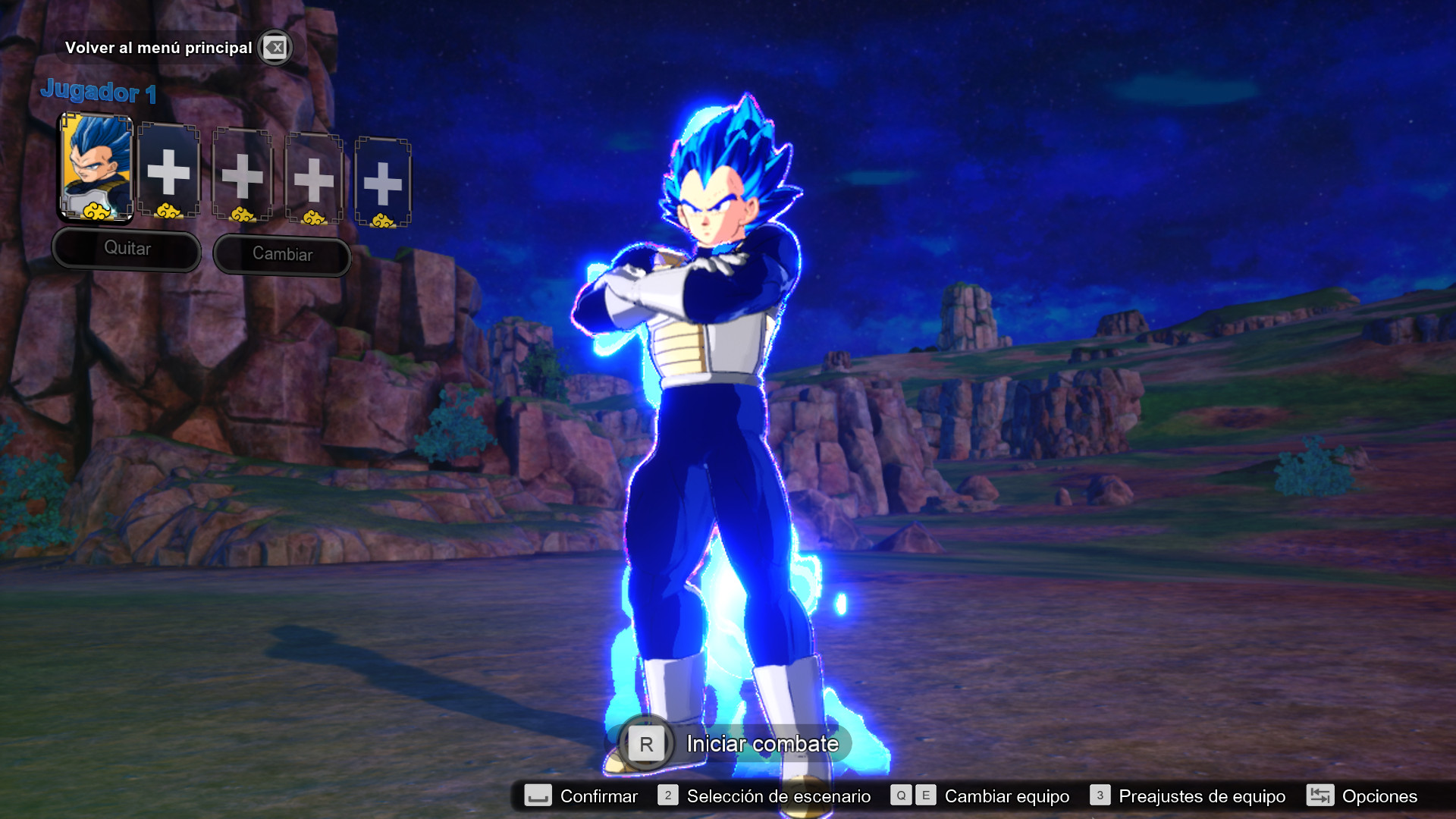Click the Opciones swap-arrows icon
Screen dimensions: 1456x819
click(x=1320, y=796)
